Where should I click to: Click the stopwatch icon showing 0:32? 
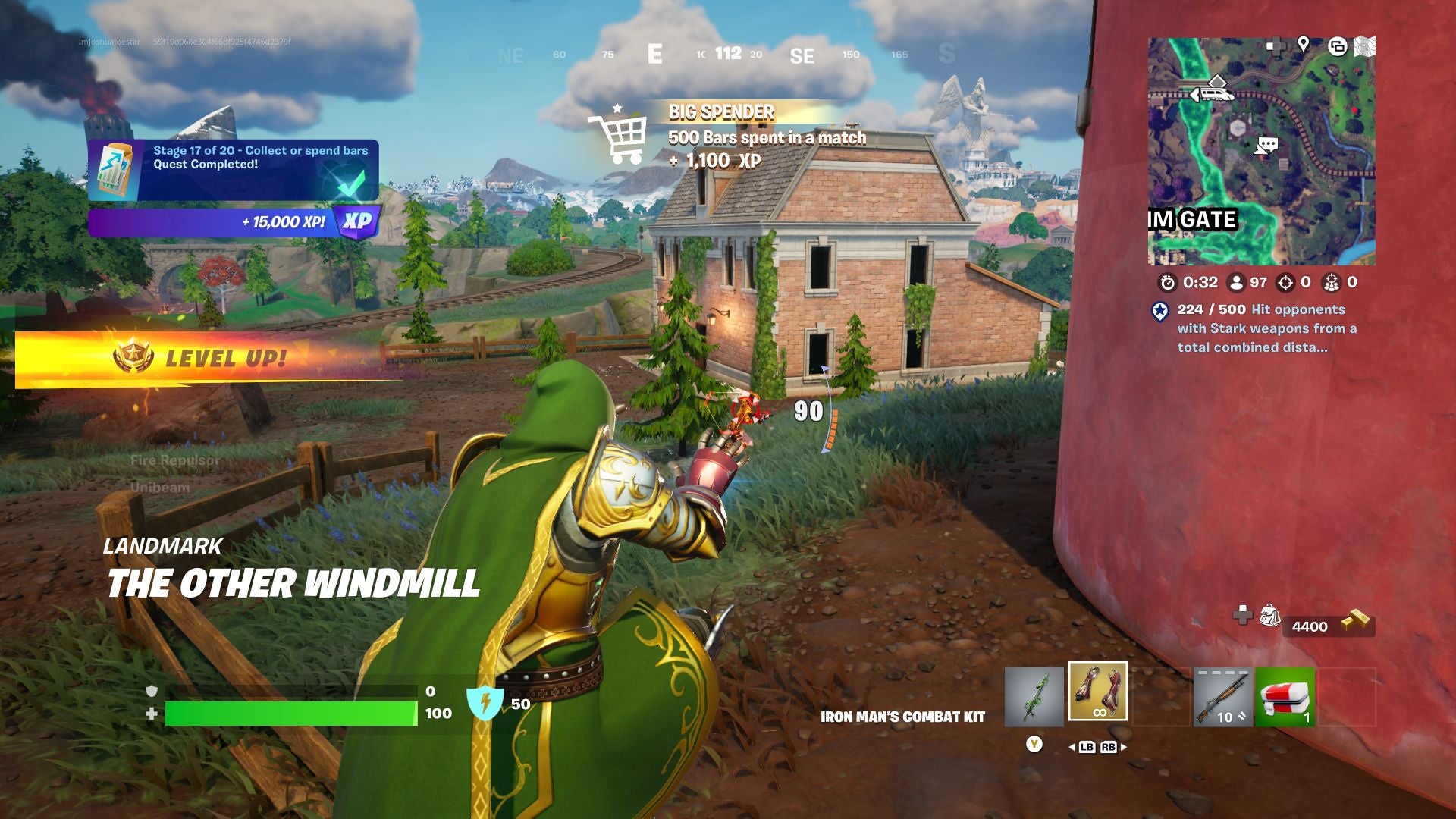click(x=1169, y=283)
